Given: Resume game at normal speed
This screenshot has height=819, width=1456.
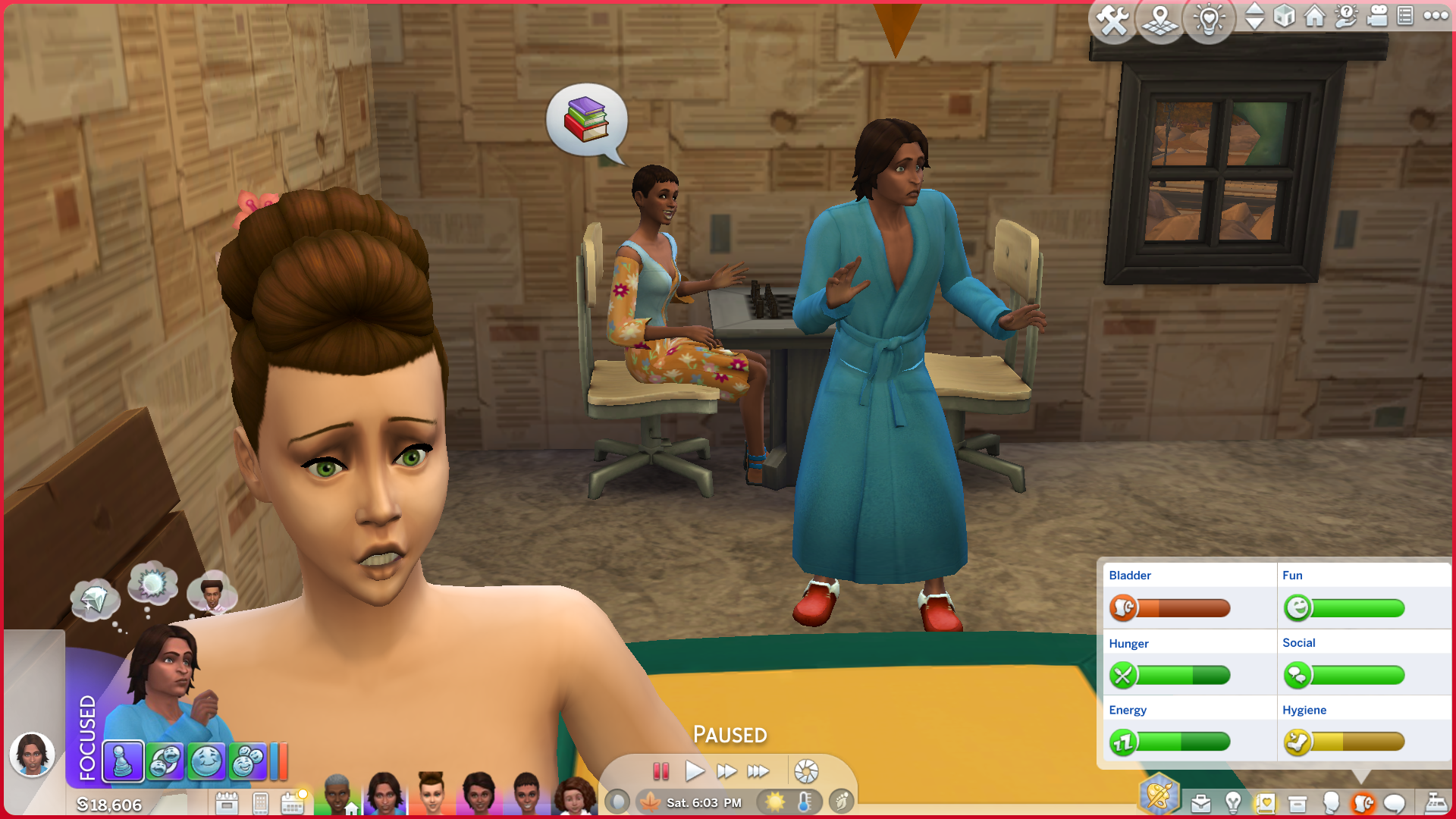Looking at the screenshot, I should point(694,771).
